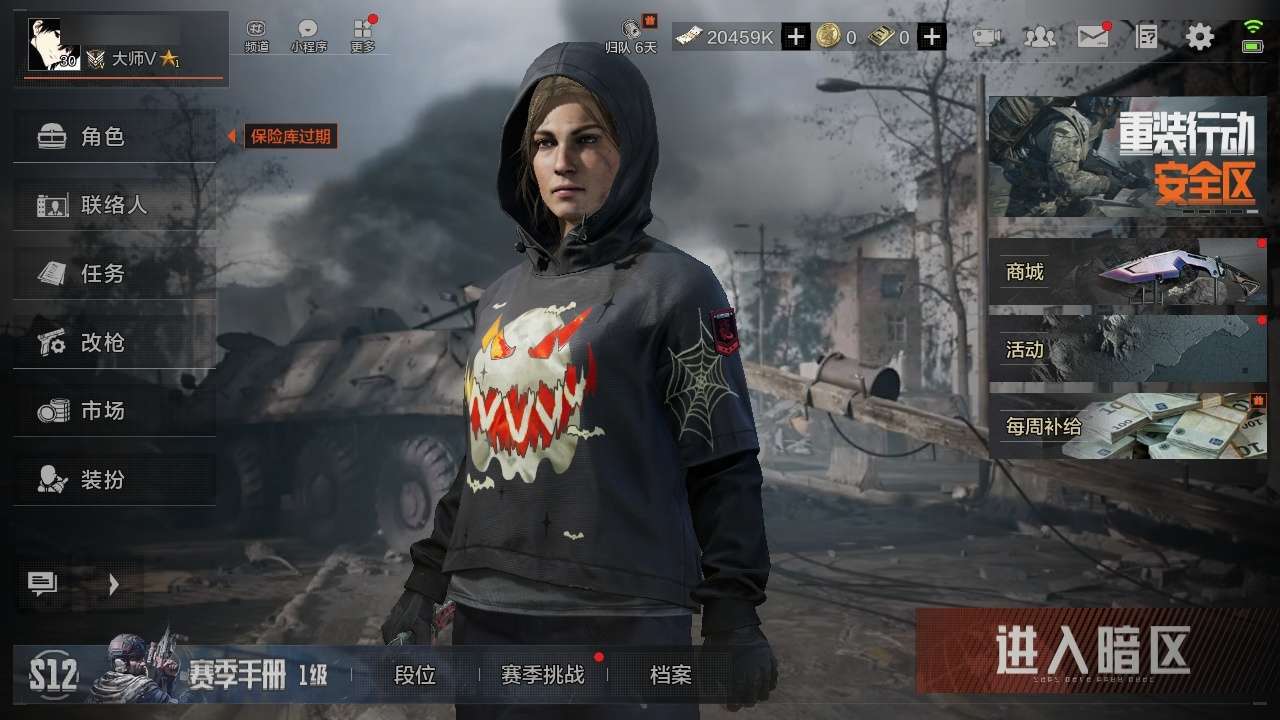The height and width of the screenshot is (720, 1280).
Task: Open the gear settings icon
Action: tap(1199, 38)
